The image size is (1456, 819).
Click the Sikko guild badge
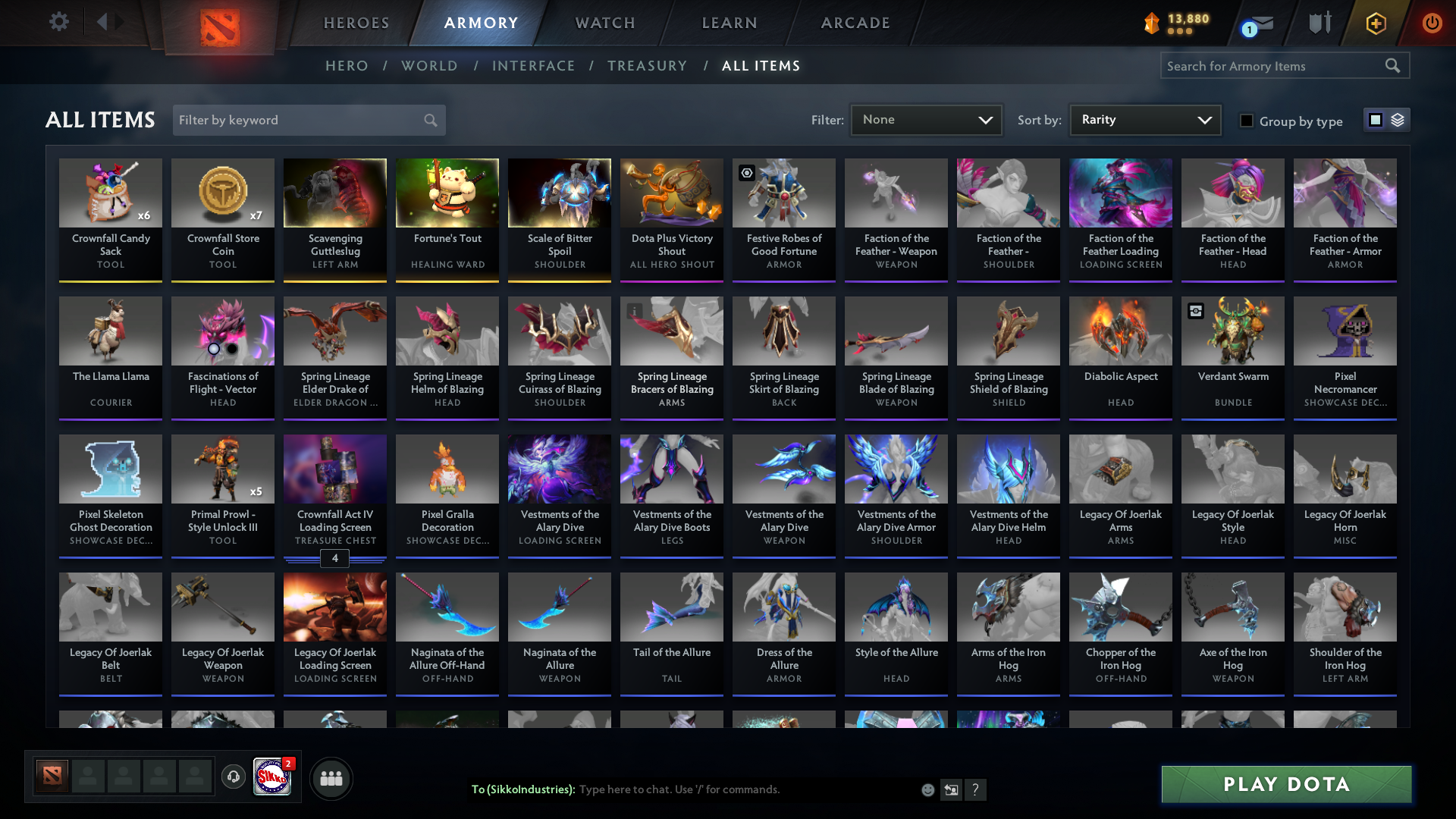(x=271, y=778)
